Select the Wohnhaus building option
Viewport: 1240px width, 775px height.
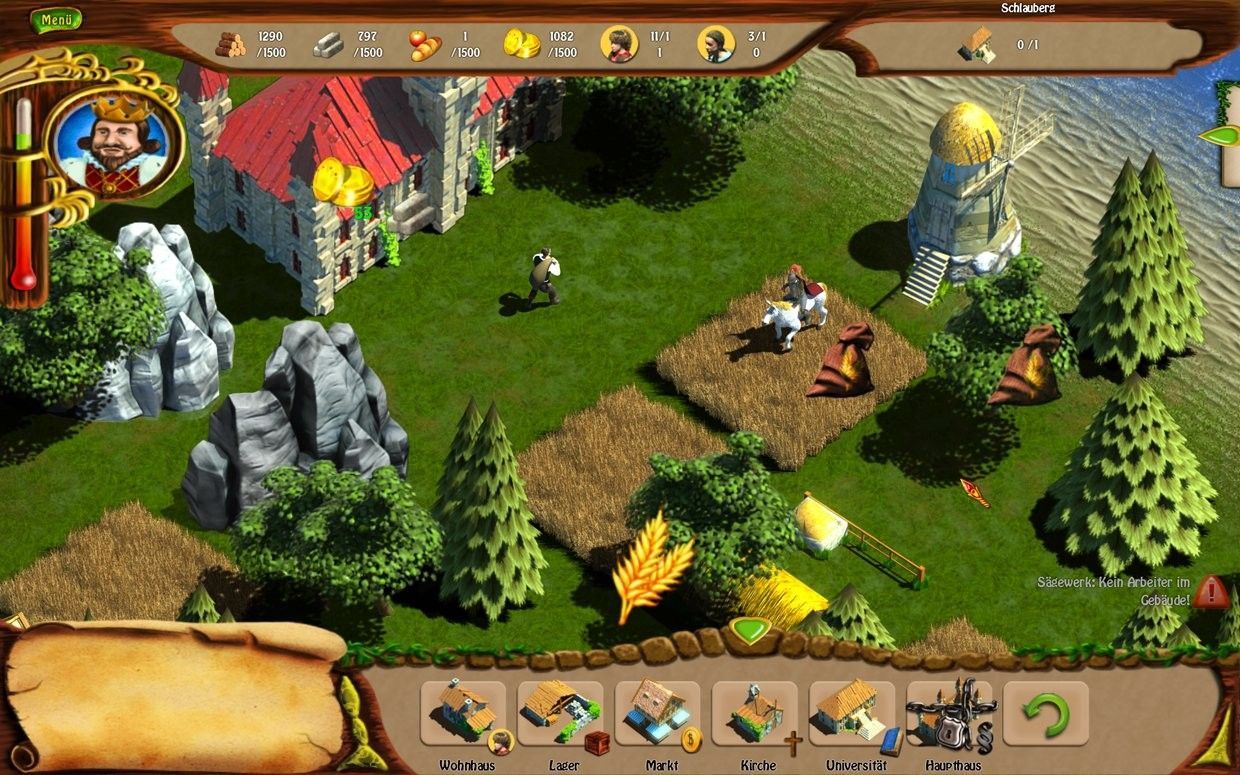(463, 713)
